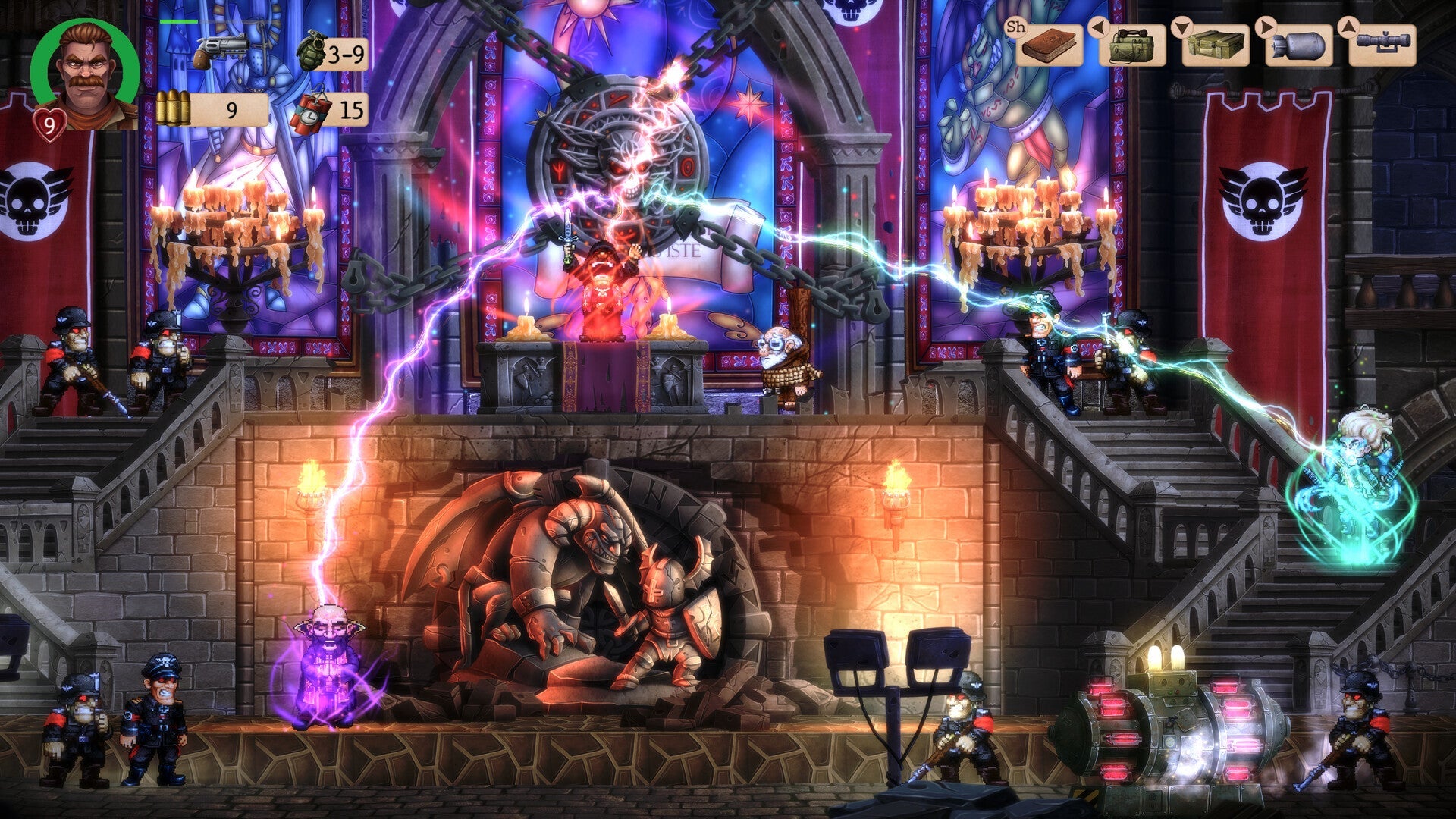Click the red heart health badge

click(49, 121)
